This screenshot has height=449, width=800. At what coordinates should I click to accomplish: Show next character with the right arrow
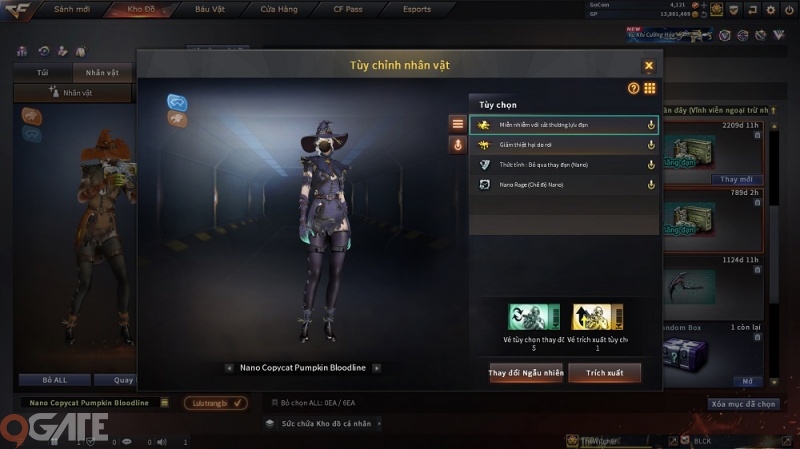coord(377,367)
